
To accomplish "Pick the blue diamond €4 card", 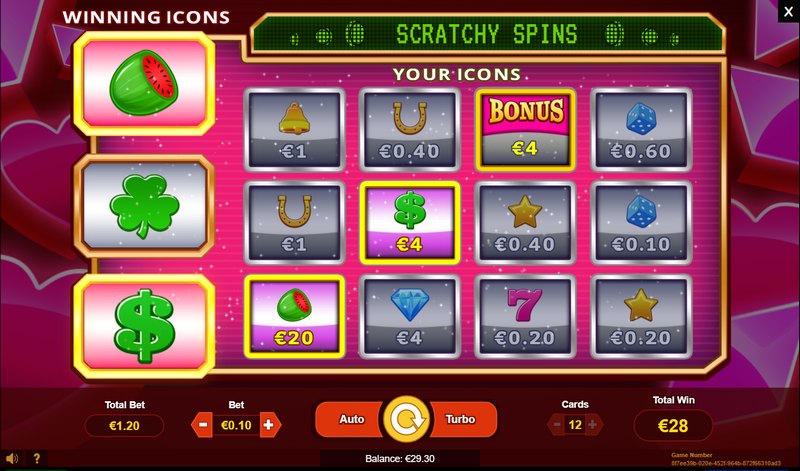I will click(409, 313).
